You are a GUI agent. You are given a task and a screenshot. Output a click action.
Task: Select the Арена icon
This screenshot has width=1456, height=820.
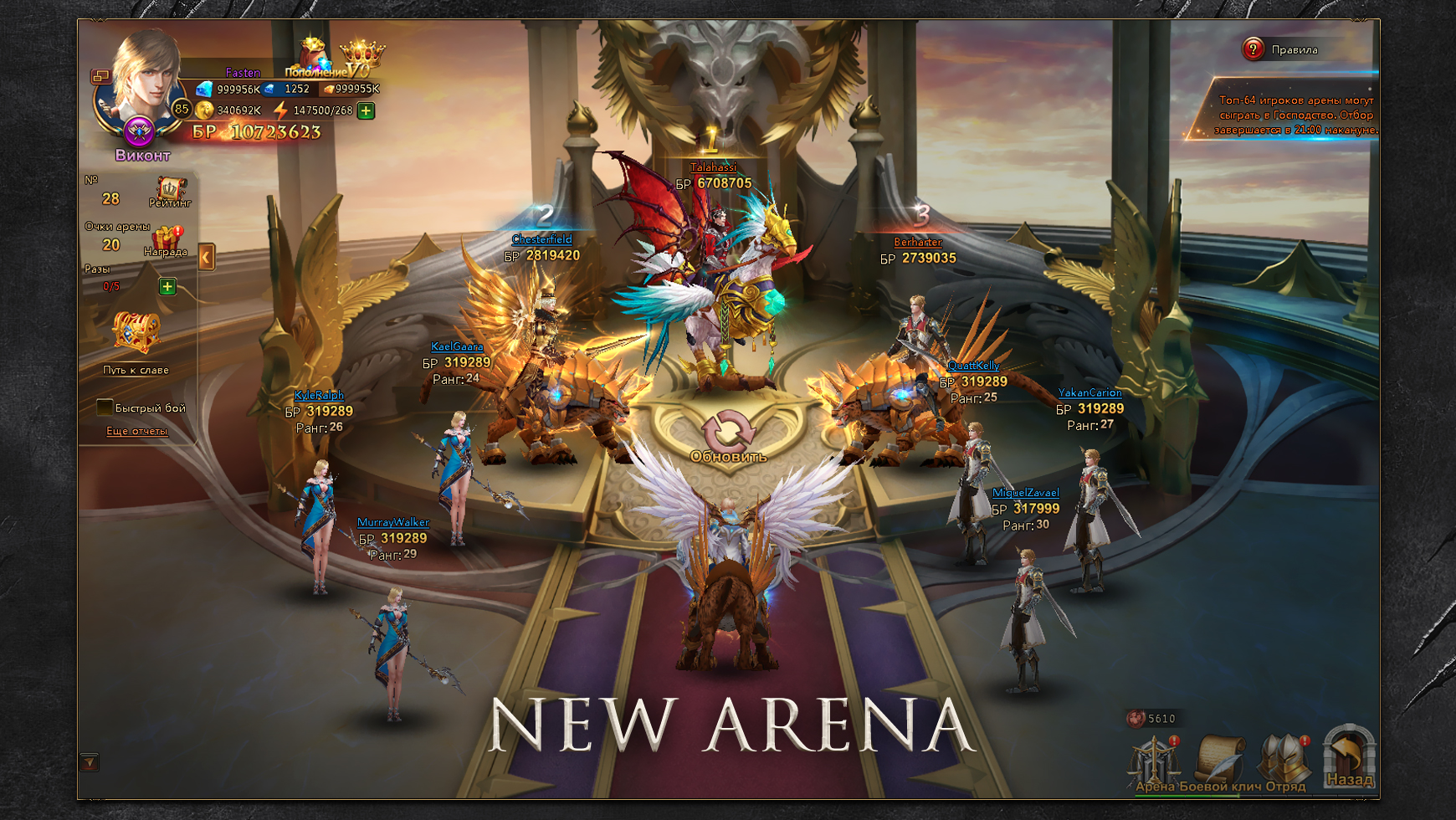coord(1155,761)
